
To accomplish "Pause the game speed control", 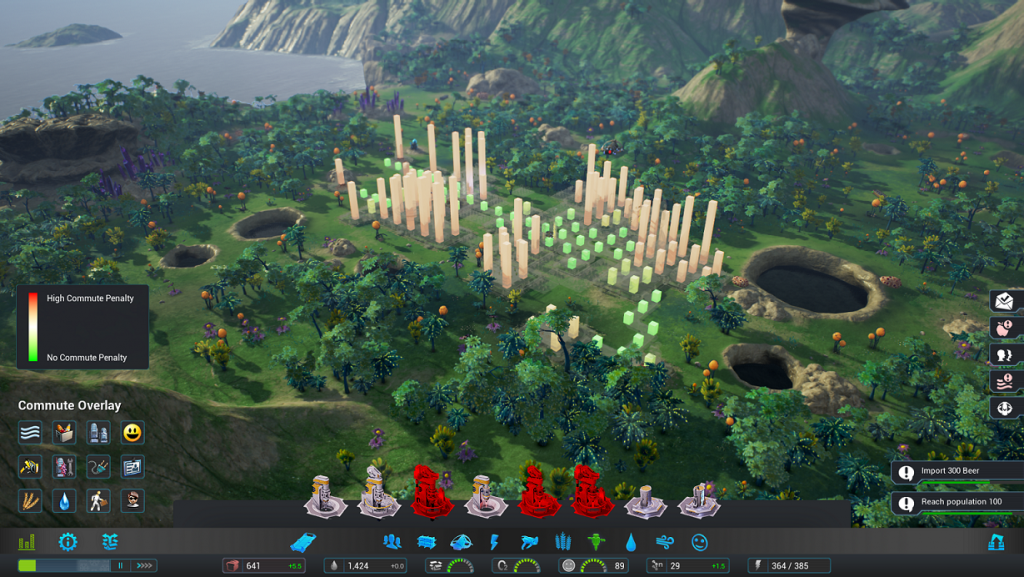I will (122, 566).
